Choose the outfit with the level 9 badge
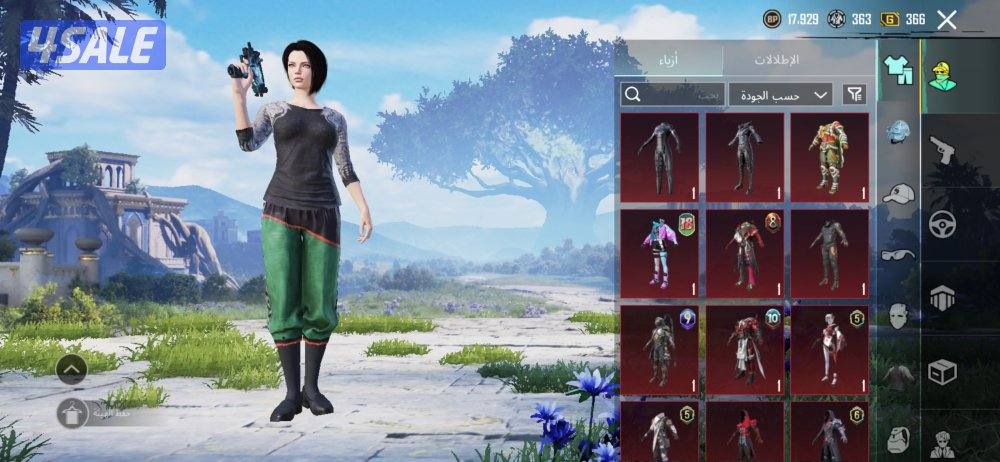Screen dimensions: 1000x462 (659, 350)
